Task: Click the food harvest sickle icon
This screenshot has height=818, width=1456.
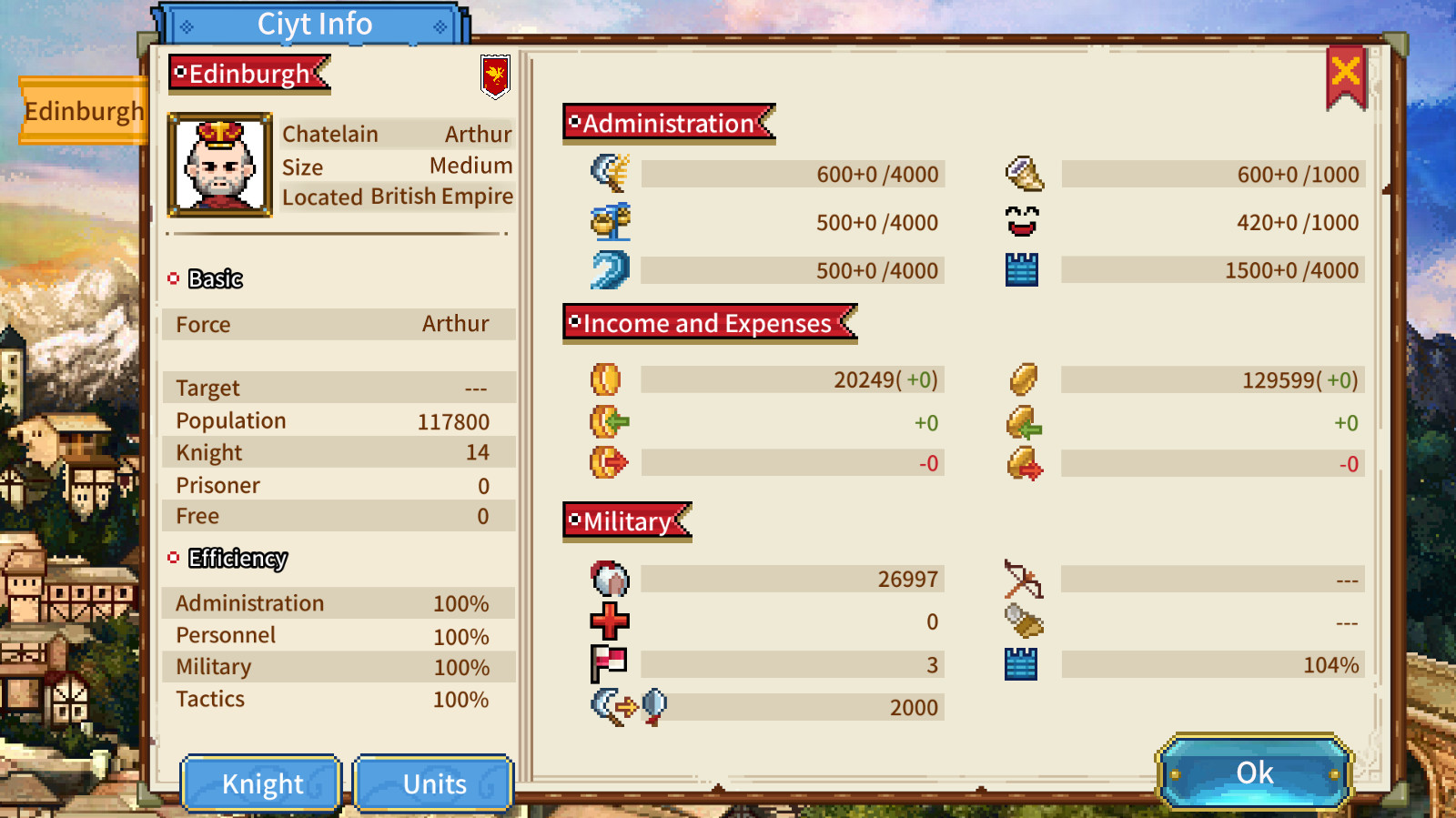Action: pos(608,173)
